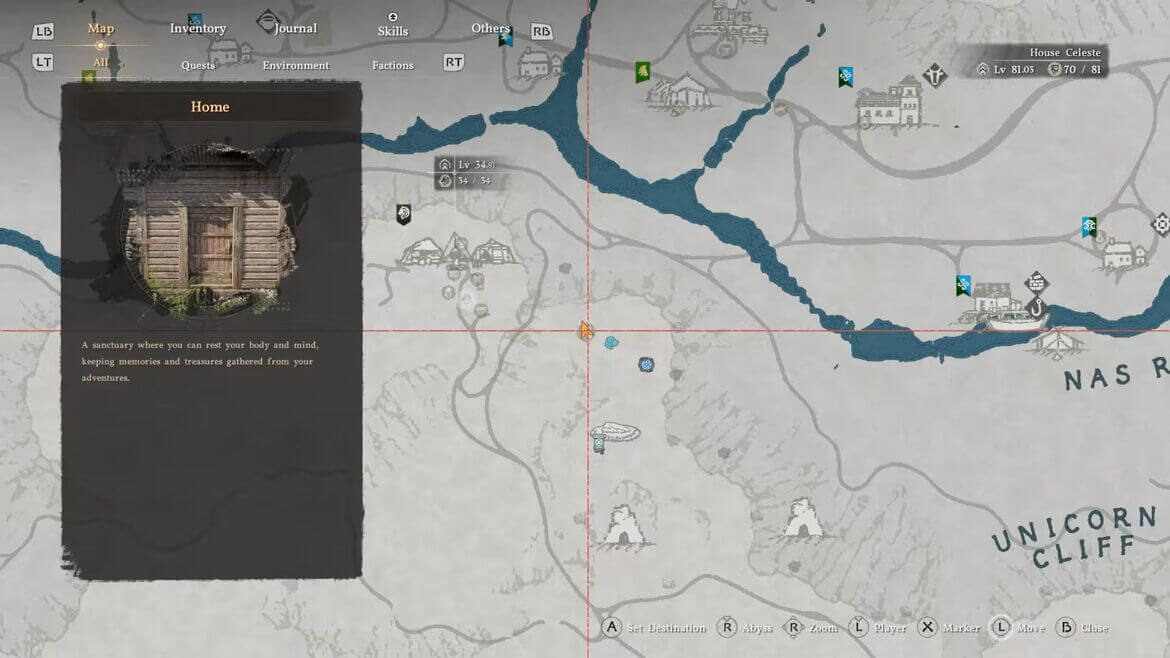Screen dimensions: 1170x658
Task: Select the bull-head diamond map marker
Action: tap(935, 75)
